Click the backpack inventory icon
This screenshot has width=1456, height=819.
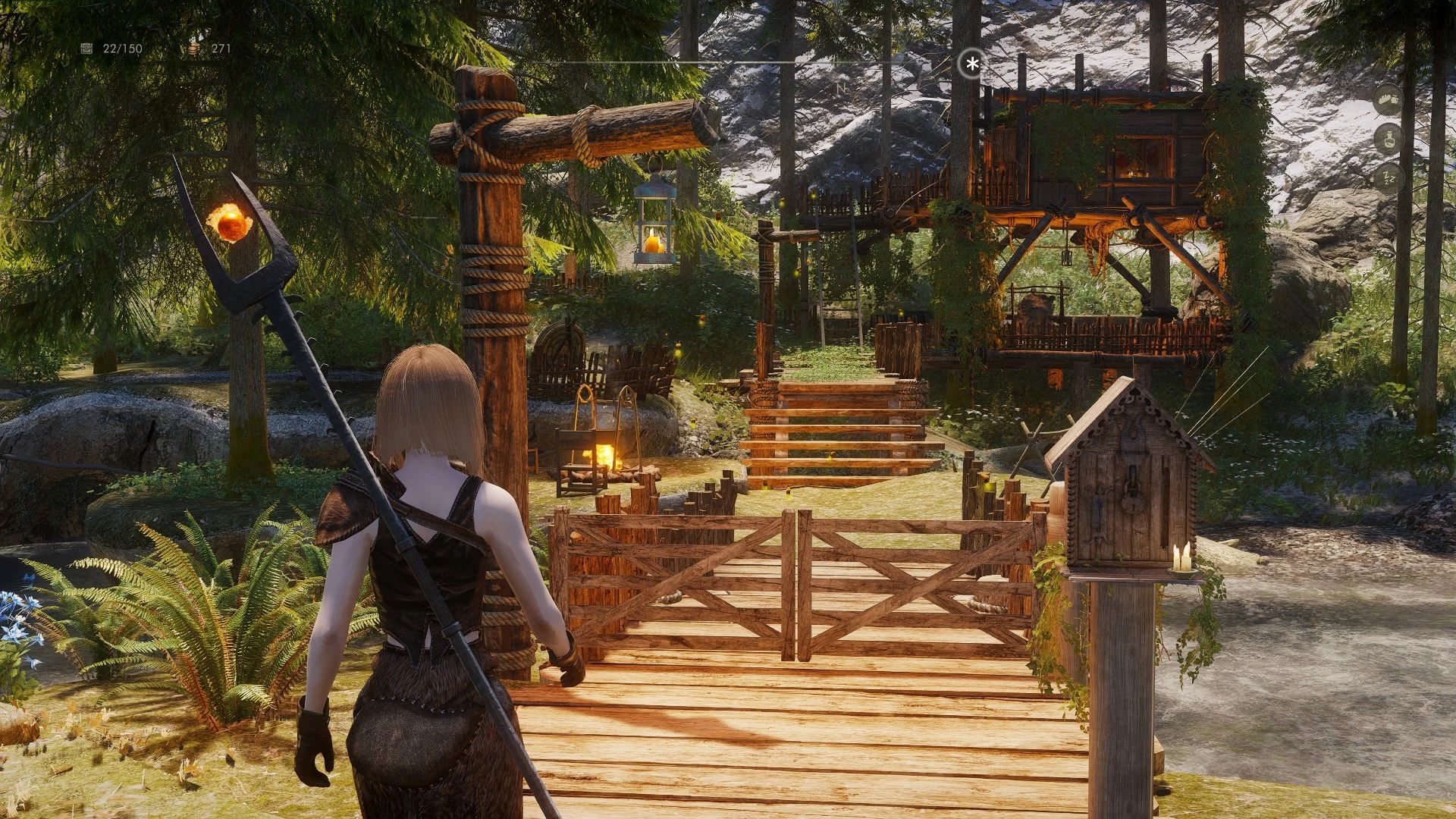pos(86,49)
